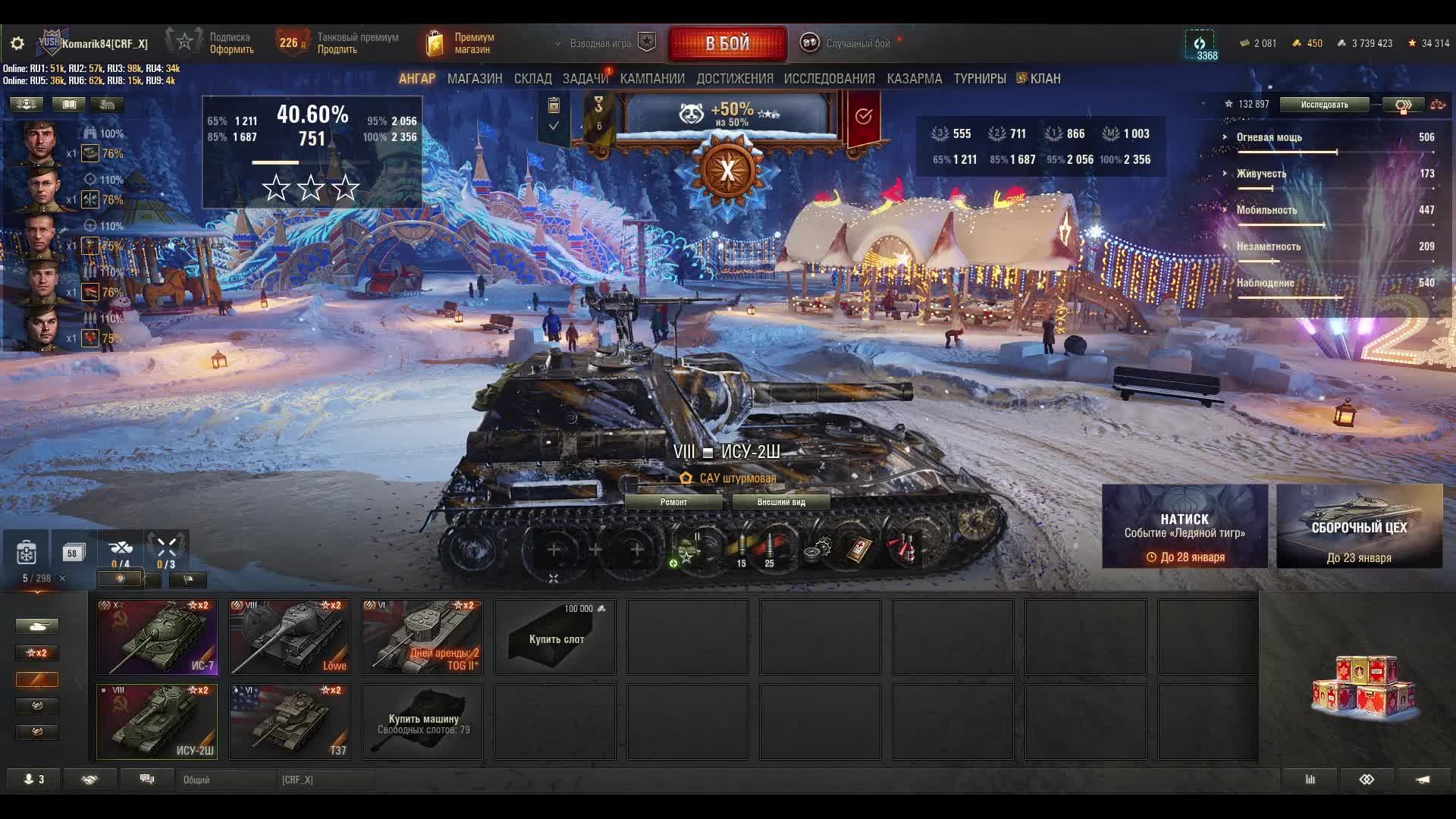Open the Купить машину tile
This screenshot has height=819, width=1456.
[422, 722]
